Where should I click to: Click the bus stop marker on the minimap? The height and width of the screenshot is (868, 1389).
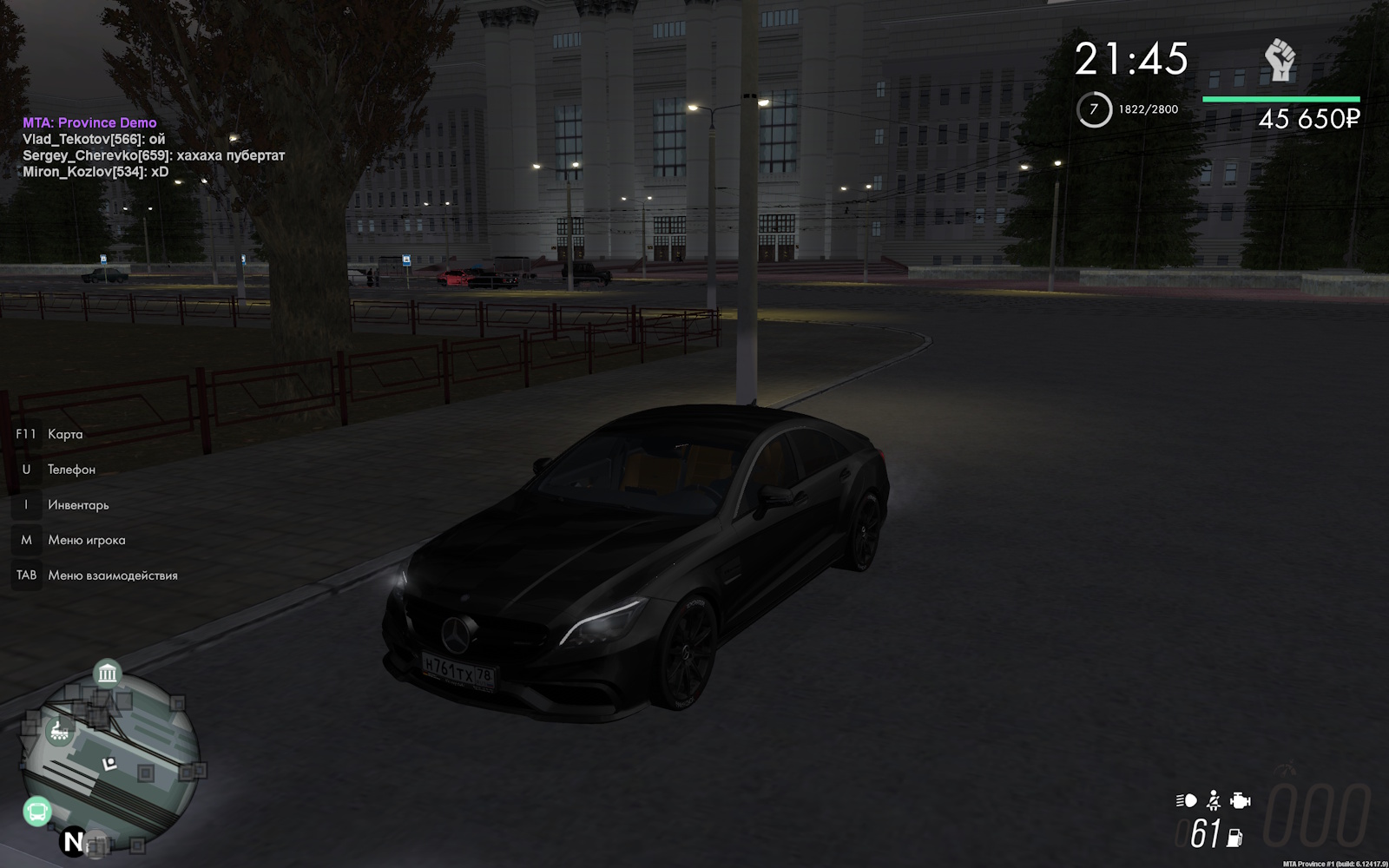coord(37,812)
